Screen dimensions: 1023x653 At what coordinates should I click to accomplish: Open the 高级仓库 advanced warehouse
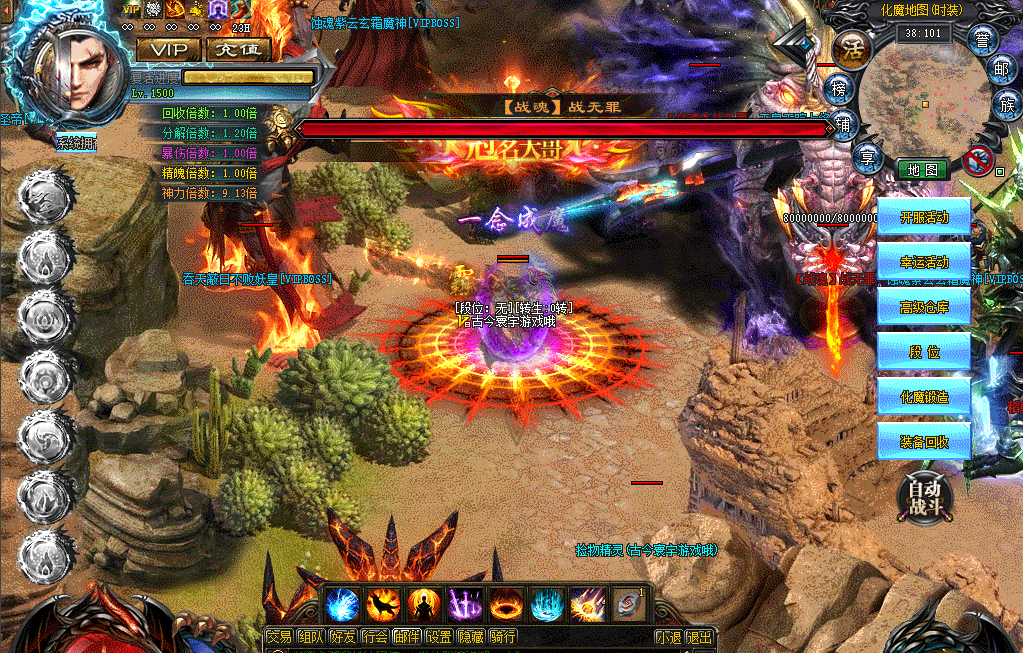923,307
